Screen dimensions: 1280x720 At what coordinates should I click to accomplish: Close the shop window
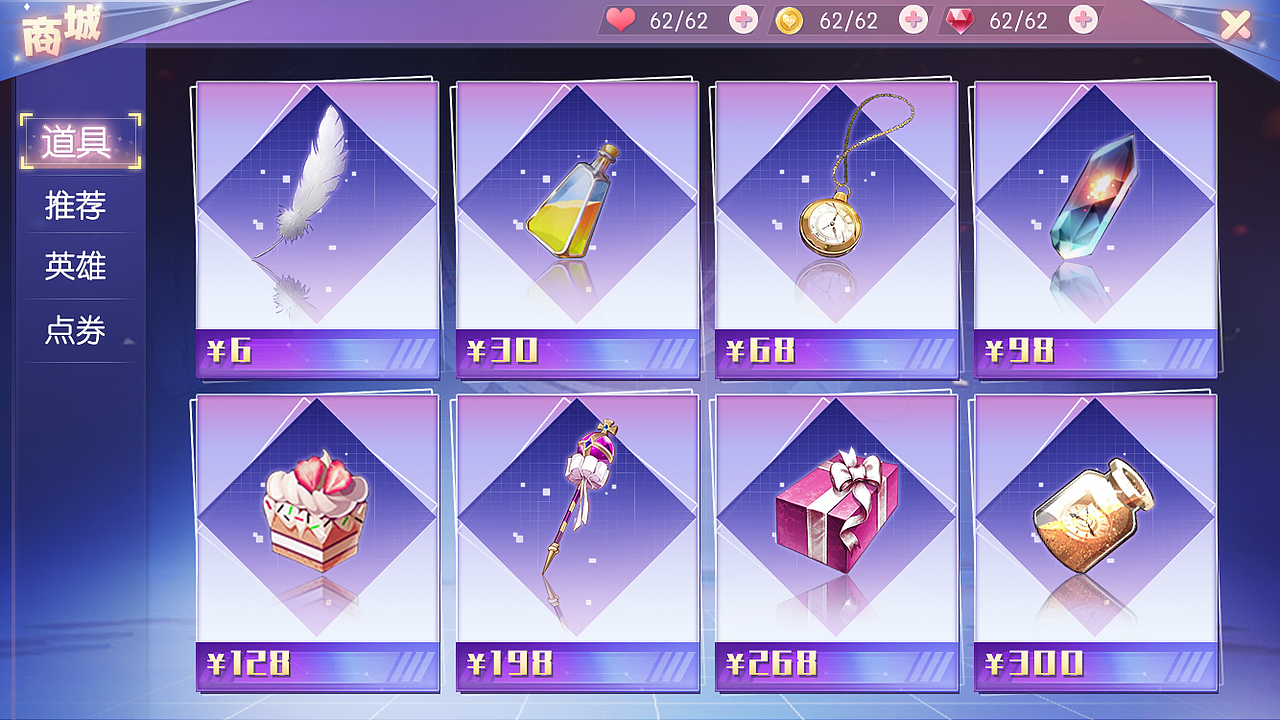coord(1234,24)
